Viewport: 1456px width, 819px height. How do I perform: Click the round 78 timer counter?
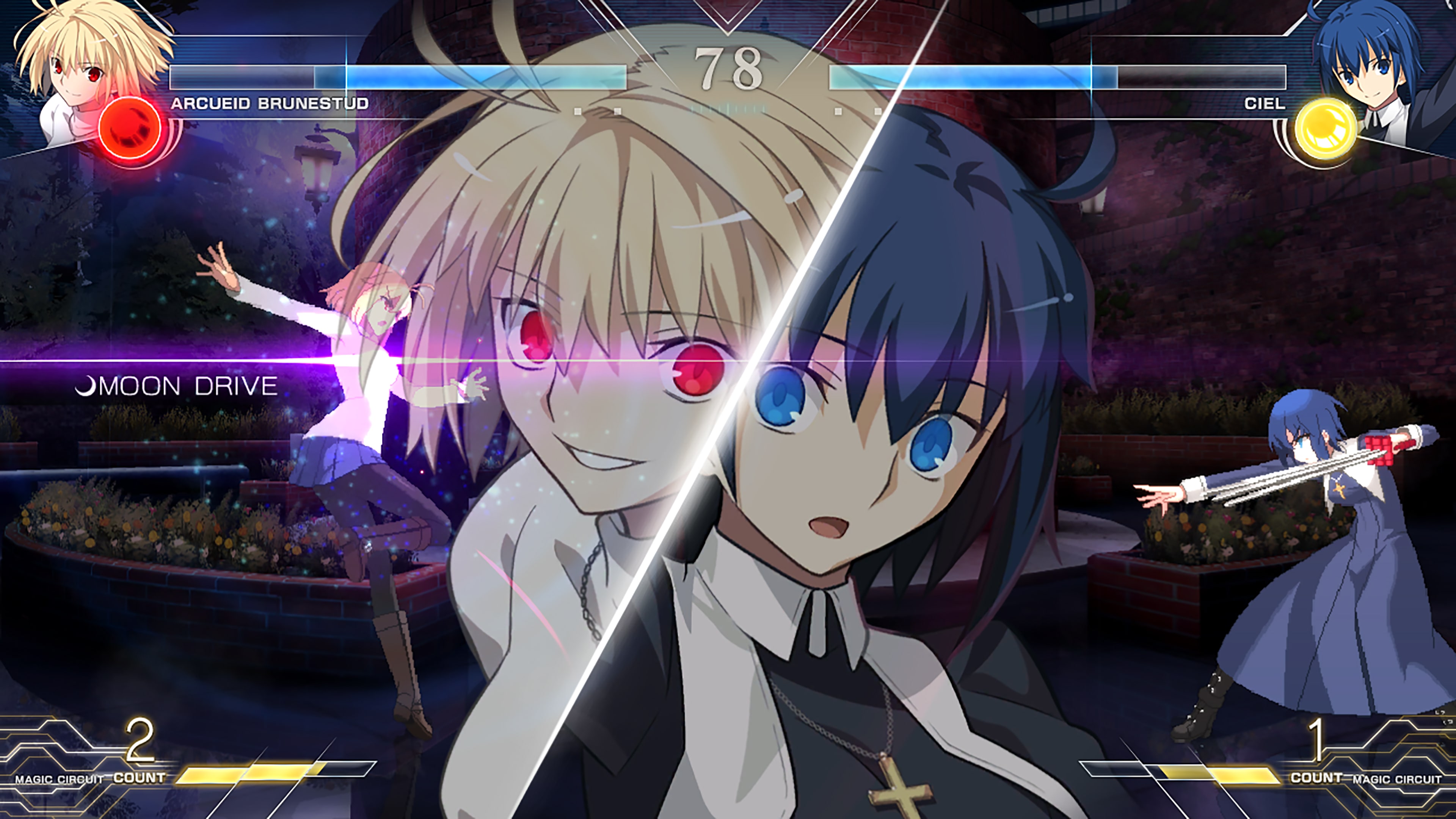coord(729,71)
